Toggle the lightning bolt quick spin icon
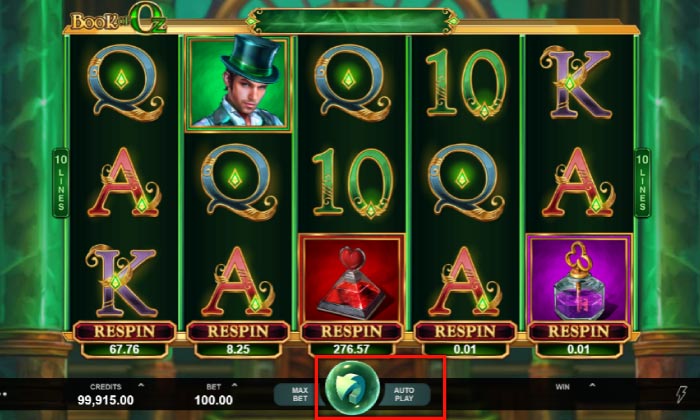The height and width of the screenshot is (420, 700). tap(684, 394)
